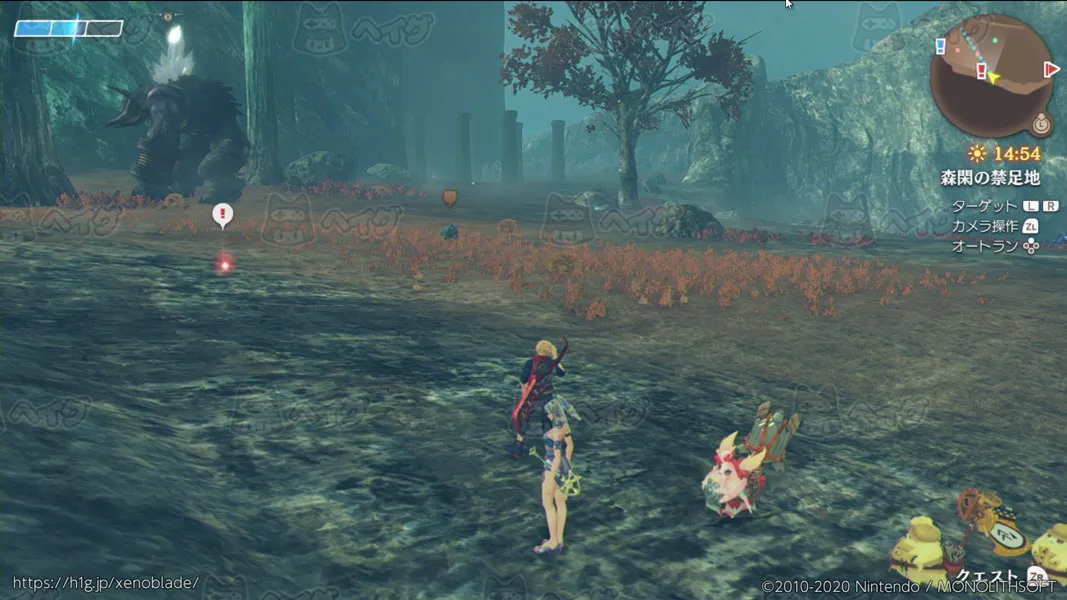This screenshot has height=600, width=1067.
Task: Select the red exclamation marker on the minimap
Action: point(981,71)
